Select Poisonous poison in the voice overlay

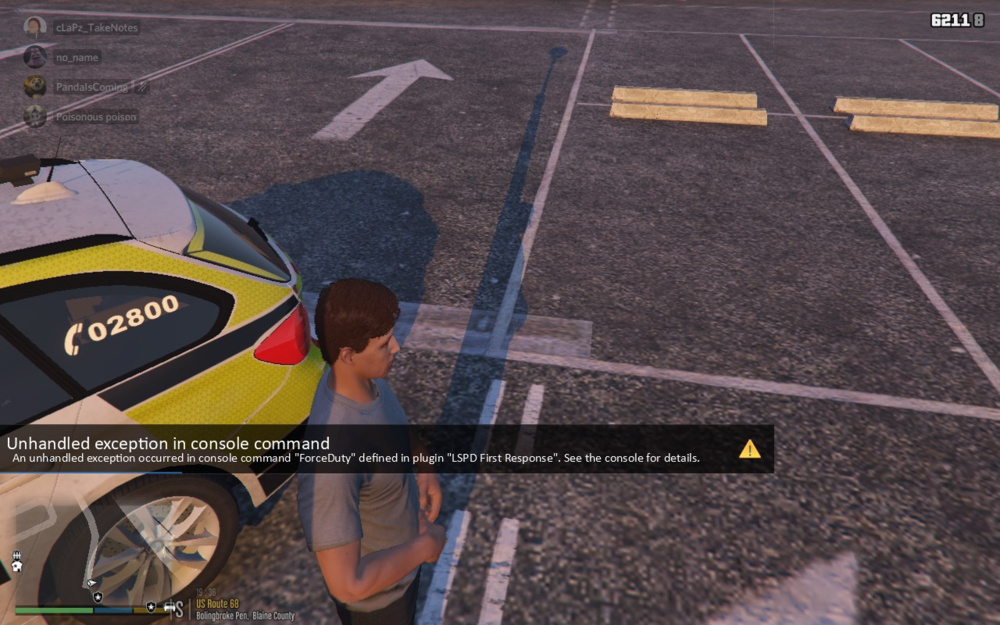[96, 116]
